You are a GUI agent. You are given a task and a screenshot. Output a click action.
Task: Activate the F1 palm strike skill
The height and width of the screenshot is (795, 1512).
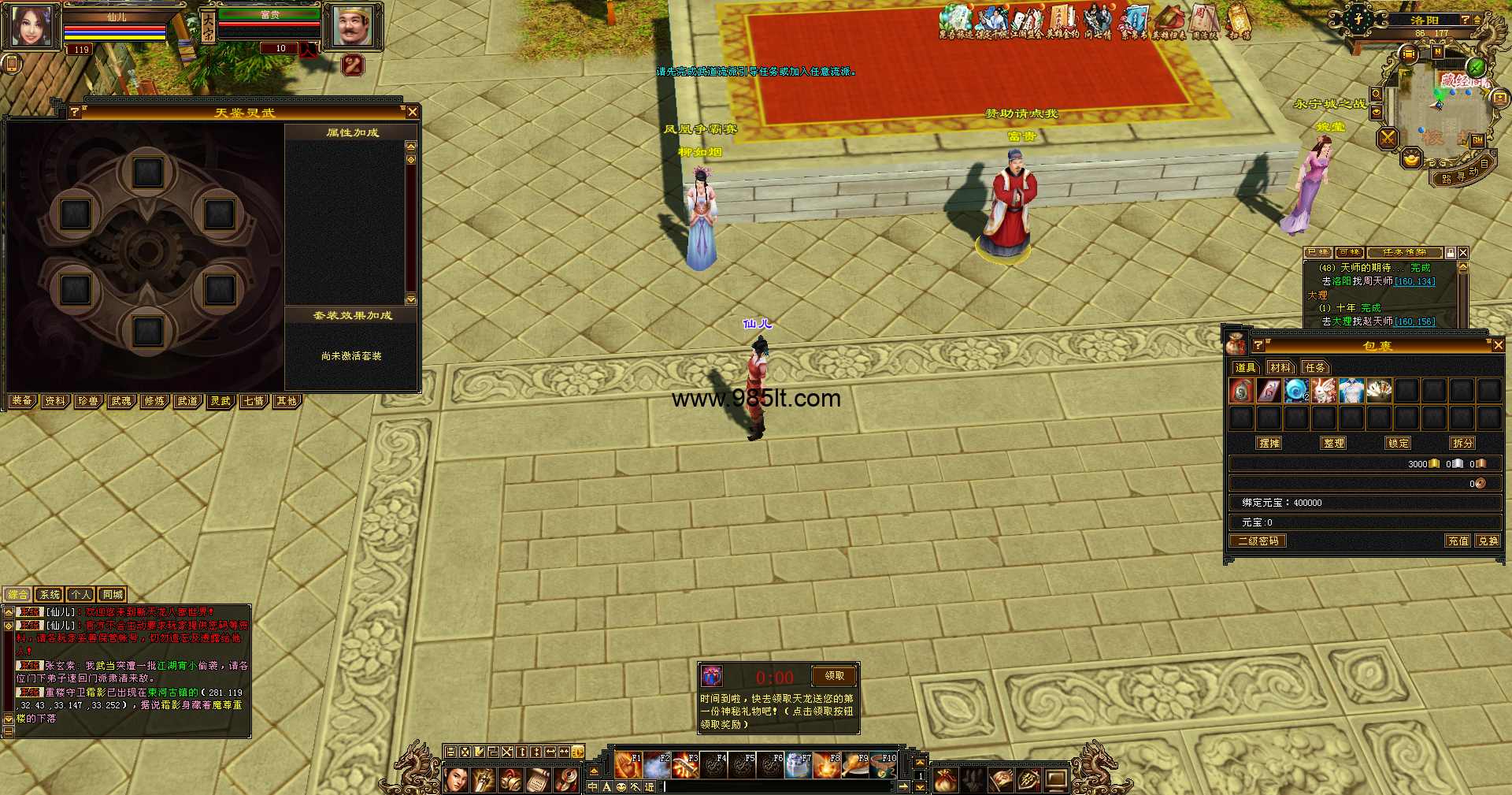tap(628, 766)
